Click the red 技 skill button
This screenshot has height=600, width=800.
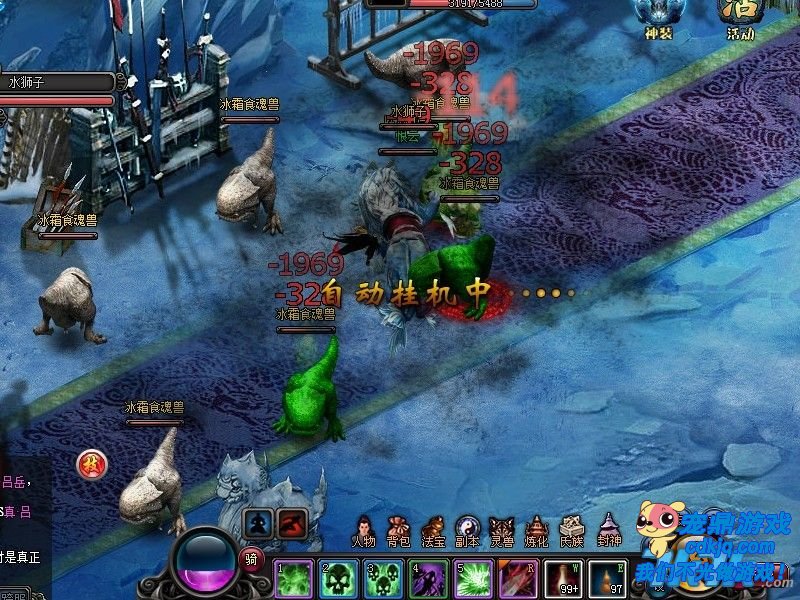click(92, 464)
